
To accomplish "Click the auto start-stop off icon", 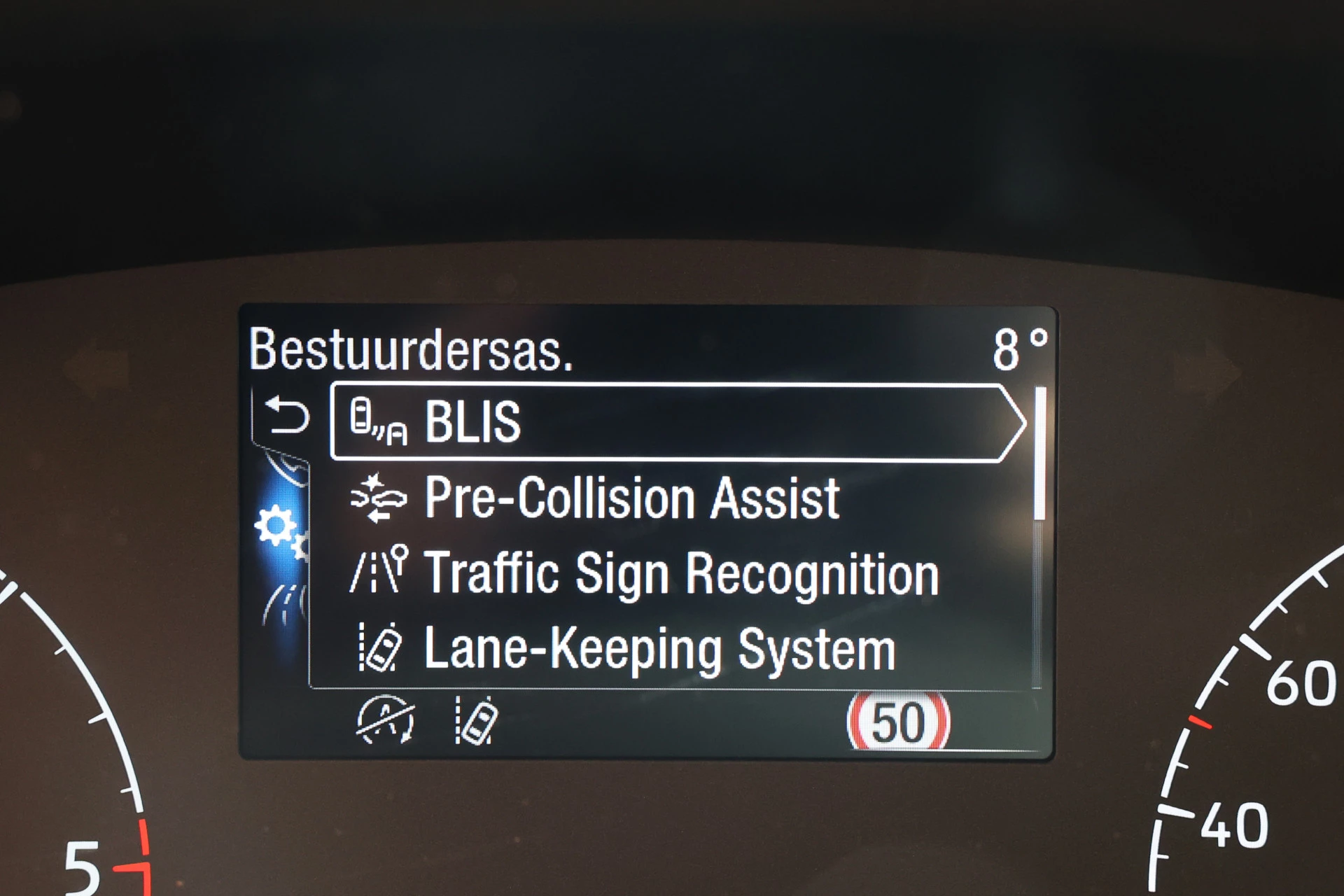I will 385,720.
